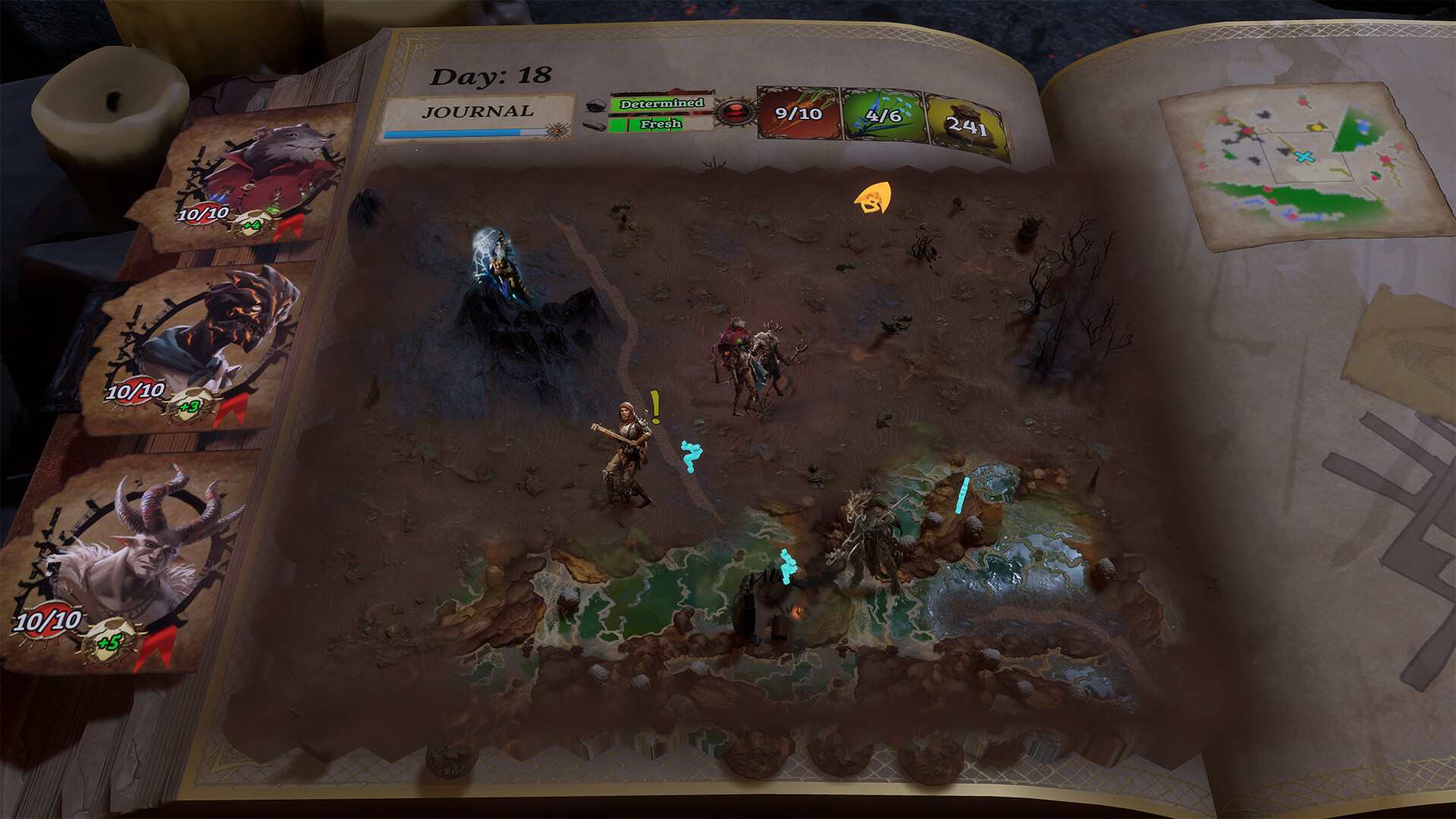Viewport: 1456px width, 819px height.
Task: Expand the rat companion's +4 medal details
Action: [x=252, y=227]
